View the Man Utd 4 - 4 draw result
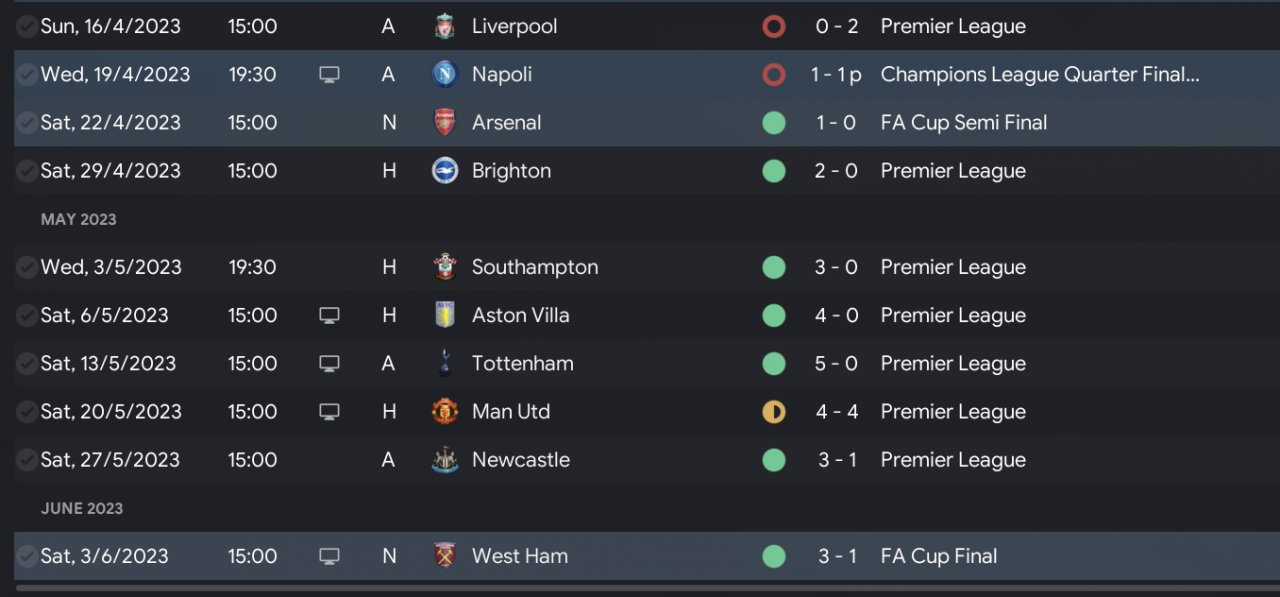The image size is (1280, 597). click(836, 411)
